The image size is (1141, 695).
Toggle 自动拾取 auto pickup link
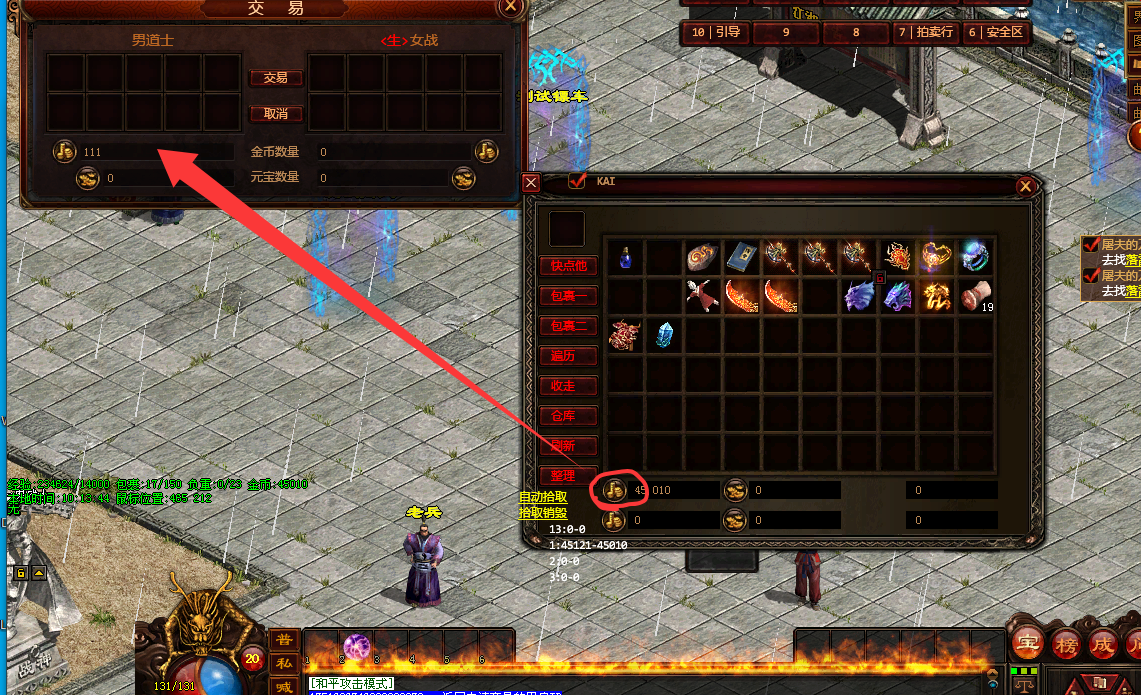(543, 497)
